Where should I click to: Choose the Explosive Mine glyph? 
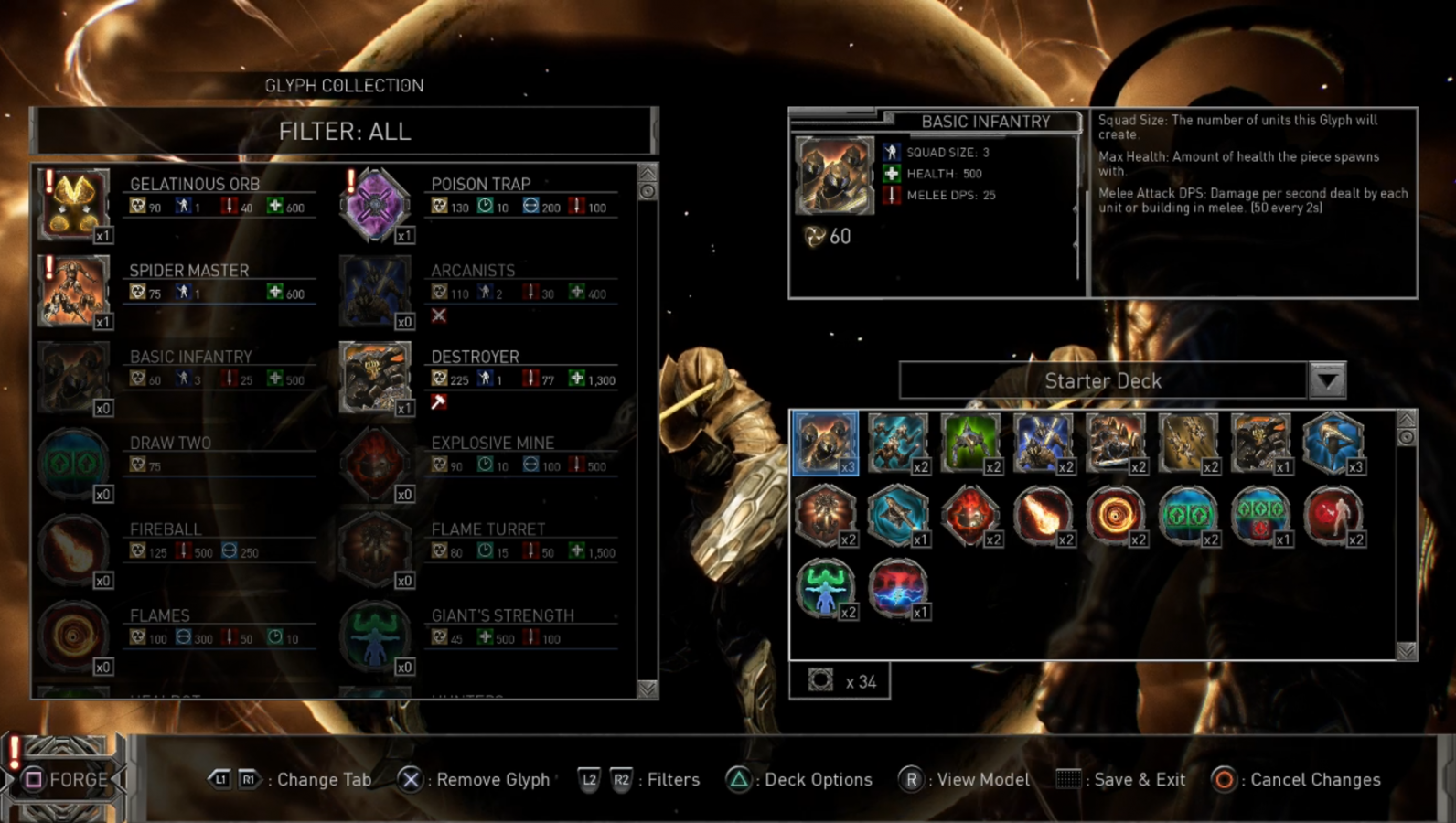point(375,464)
